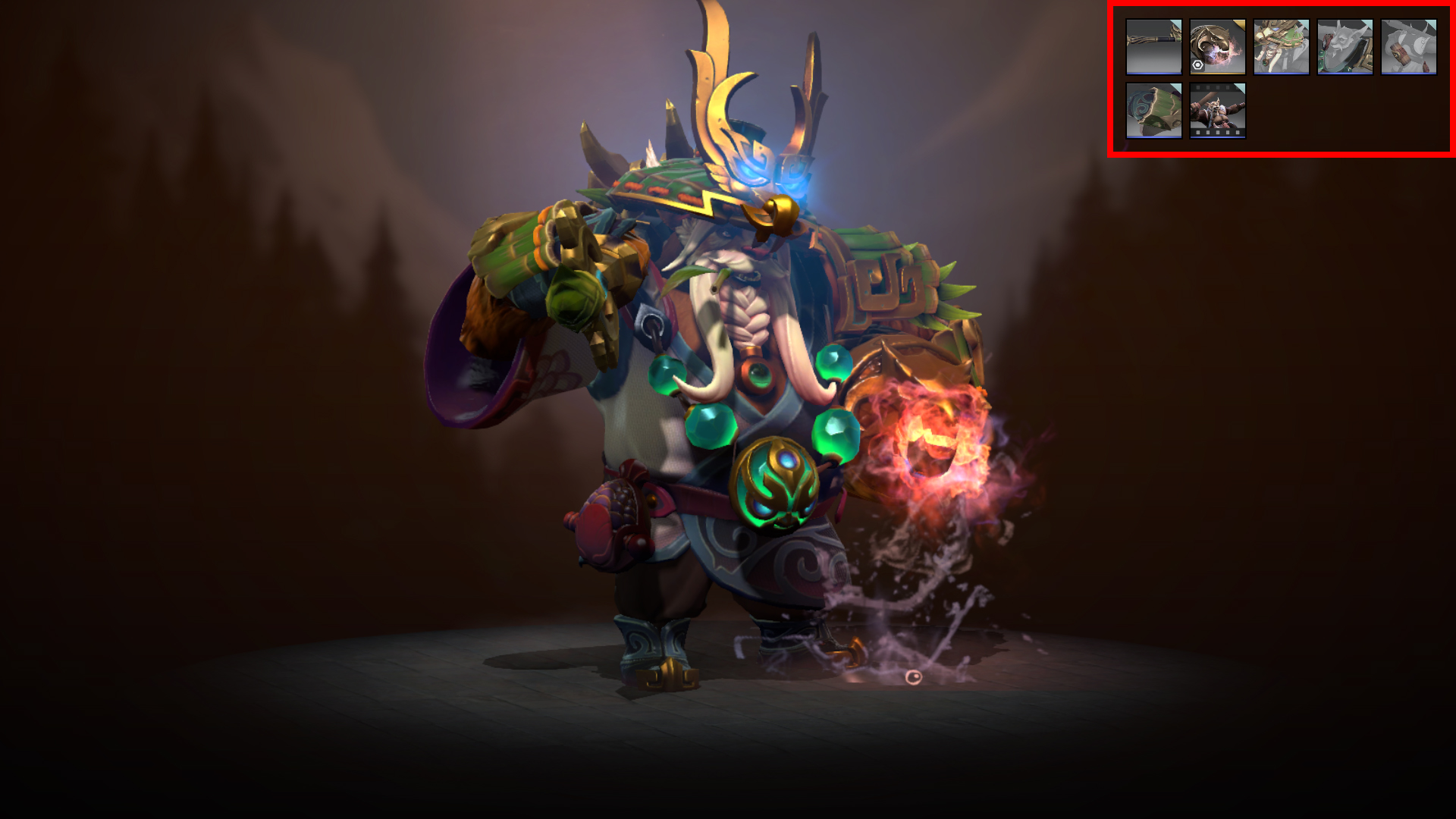The width and height of the screenshot is (1456, 819).
Task: Click the gem socket indicator on the Immortal item
Action: pyautogui.click(x=1198, y=65)
